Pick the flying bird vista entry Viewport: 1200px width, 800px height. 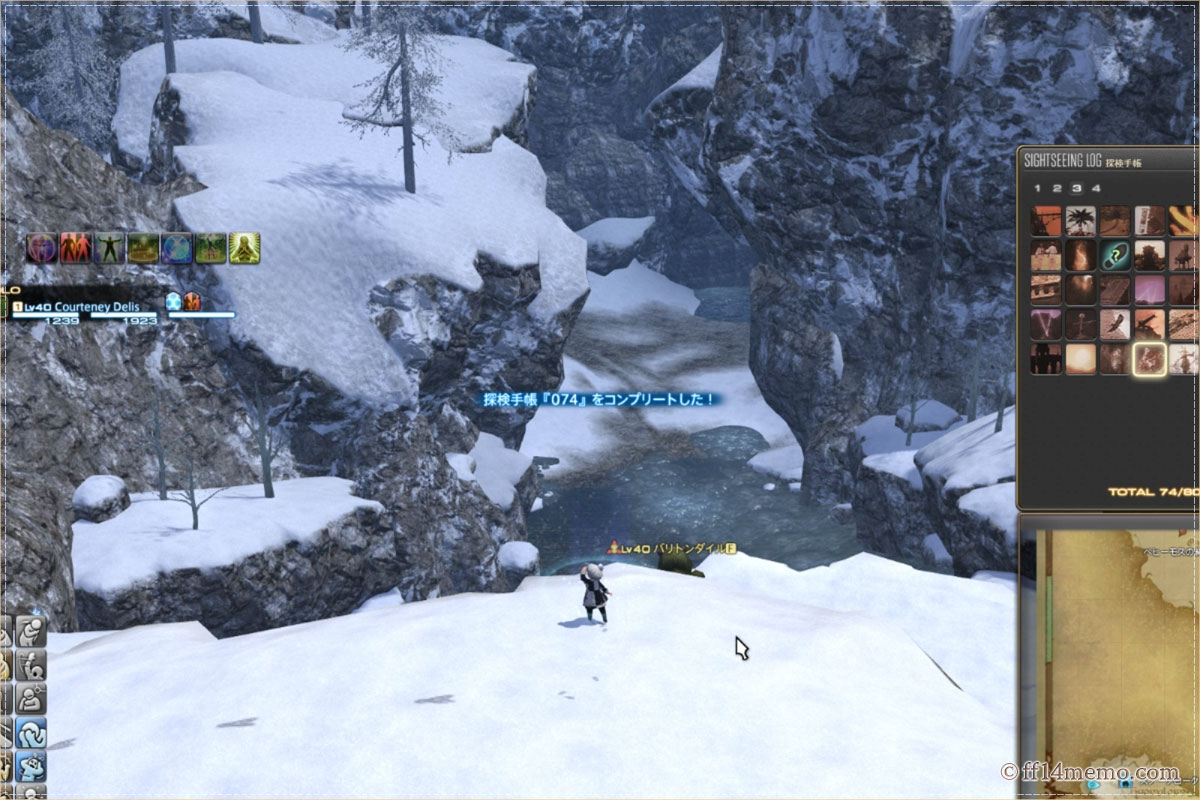(1115, 324)
